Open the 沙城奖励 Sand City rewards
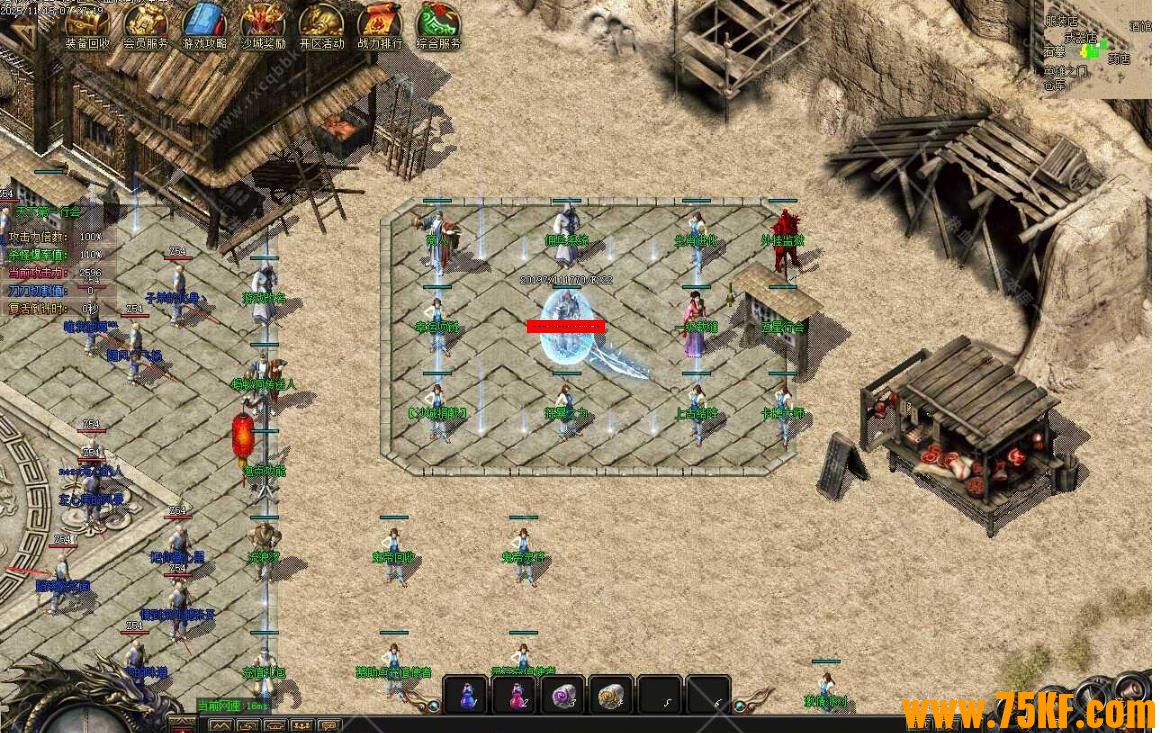 263,24
